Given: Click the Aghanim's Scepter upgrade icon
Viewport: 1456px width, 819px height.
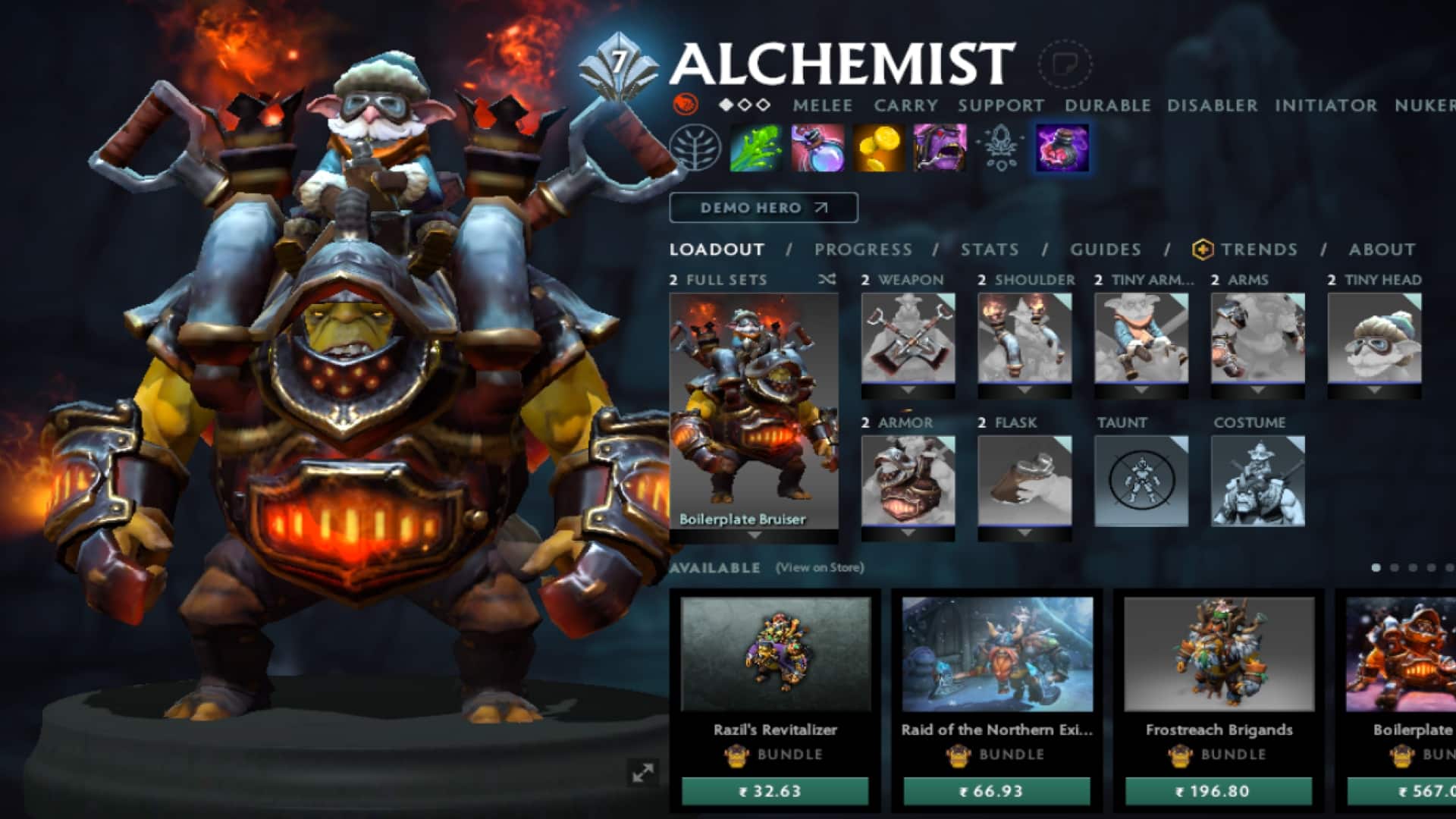Looking at the screenshot, I should [x=1001, y=149].
